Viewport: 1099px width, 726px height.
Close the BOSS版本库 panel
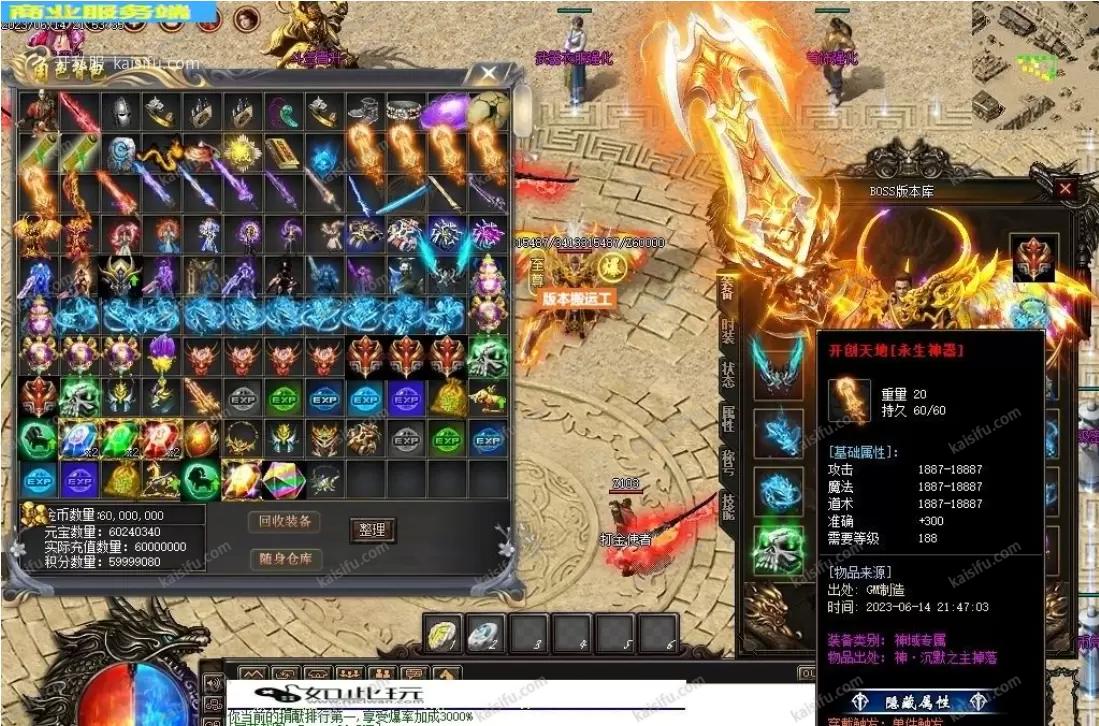coord(1066,188)
